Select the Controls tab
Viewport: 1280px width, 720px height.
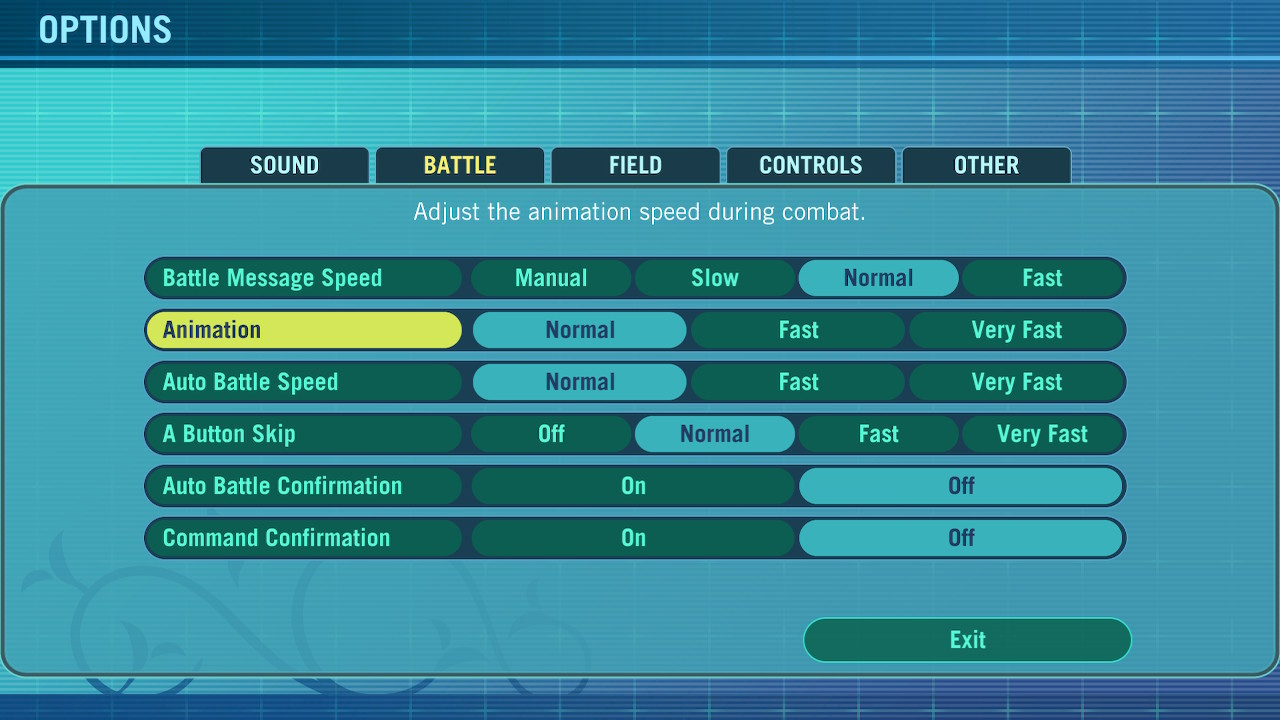pos(810,166)
